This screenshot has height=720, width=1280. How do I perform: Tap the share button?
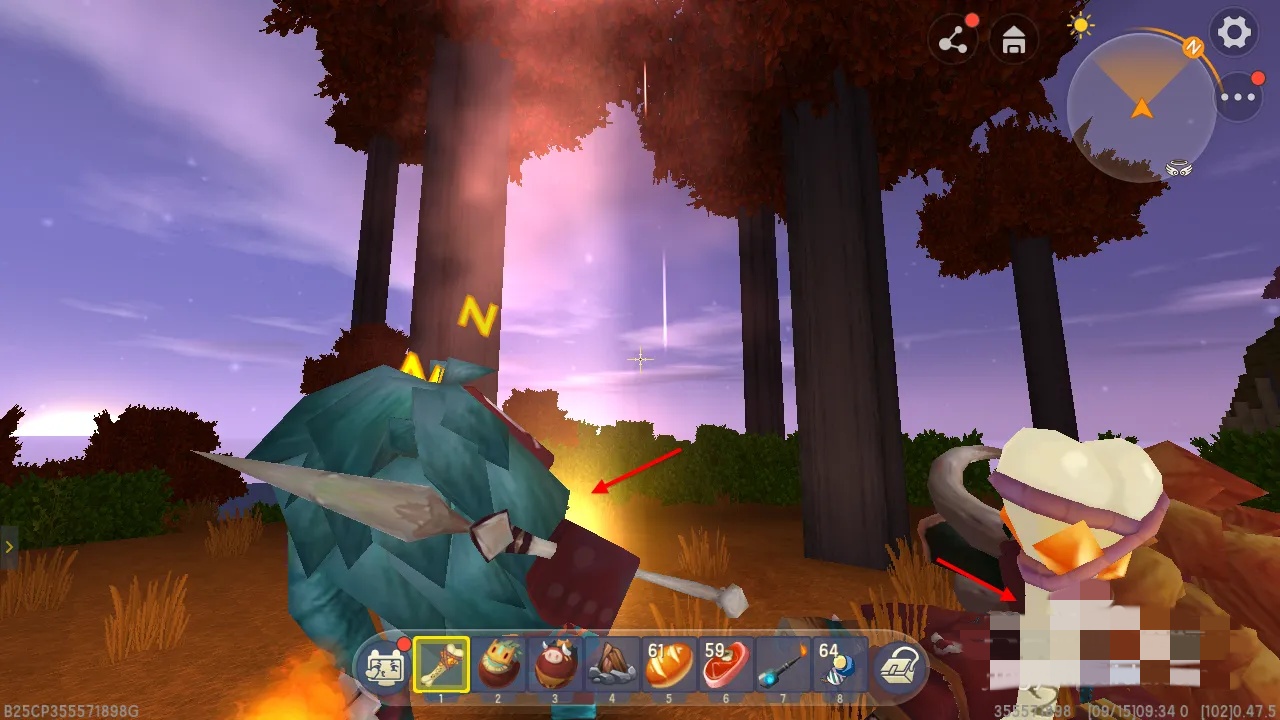pos(953,41)
